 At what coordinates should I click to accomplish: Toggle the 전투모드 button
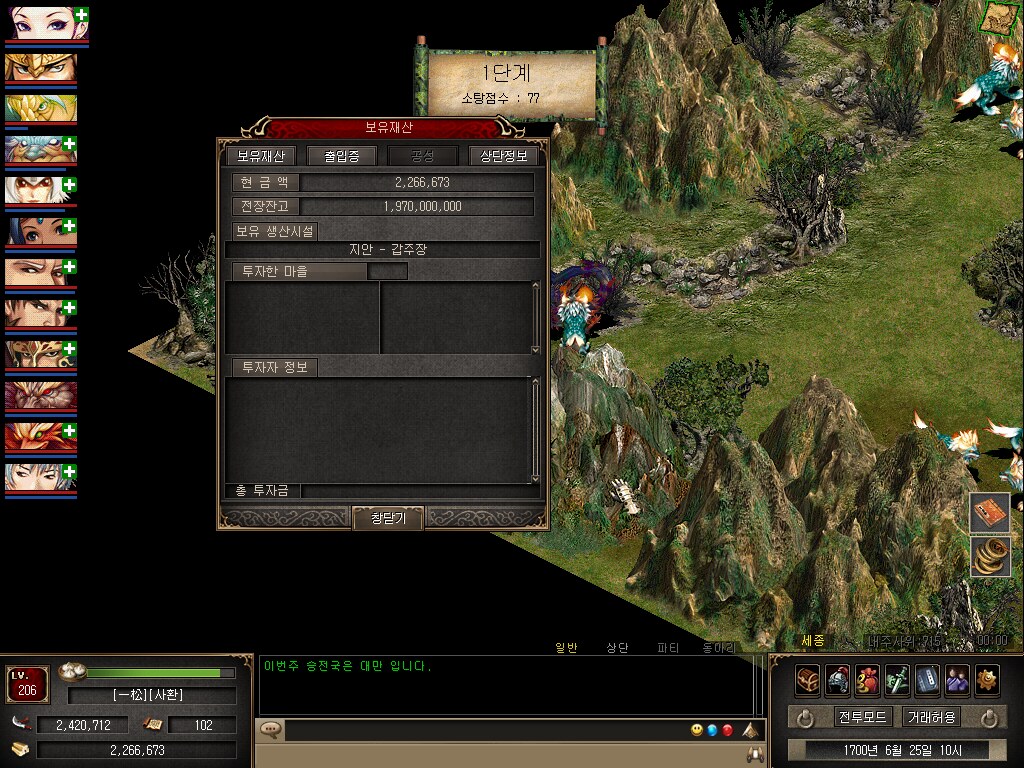pyautogui.click(x=862, y=717)
